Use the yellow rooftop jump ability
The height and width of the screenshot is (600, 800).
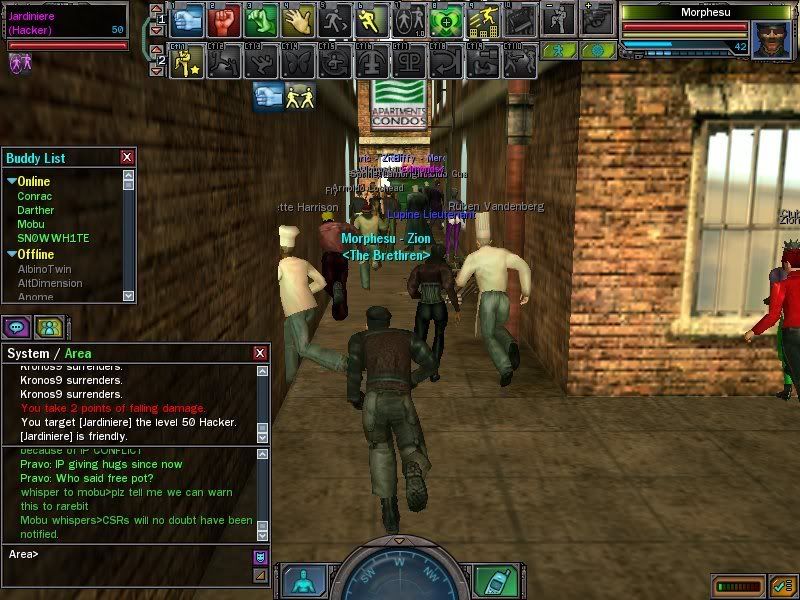point(484,19)
